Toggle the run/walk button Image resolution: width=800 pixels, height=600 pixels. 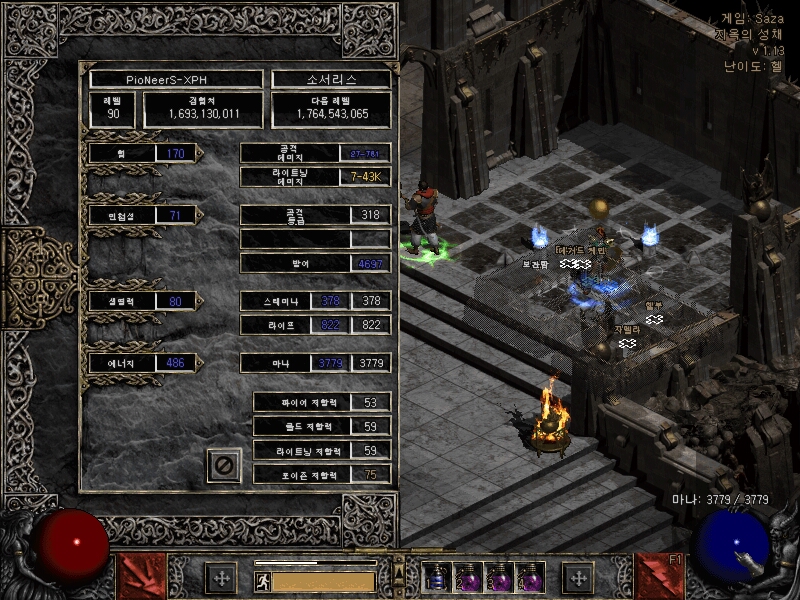261,581
